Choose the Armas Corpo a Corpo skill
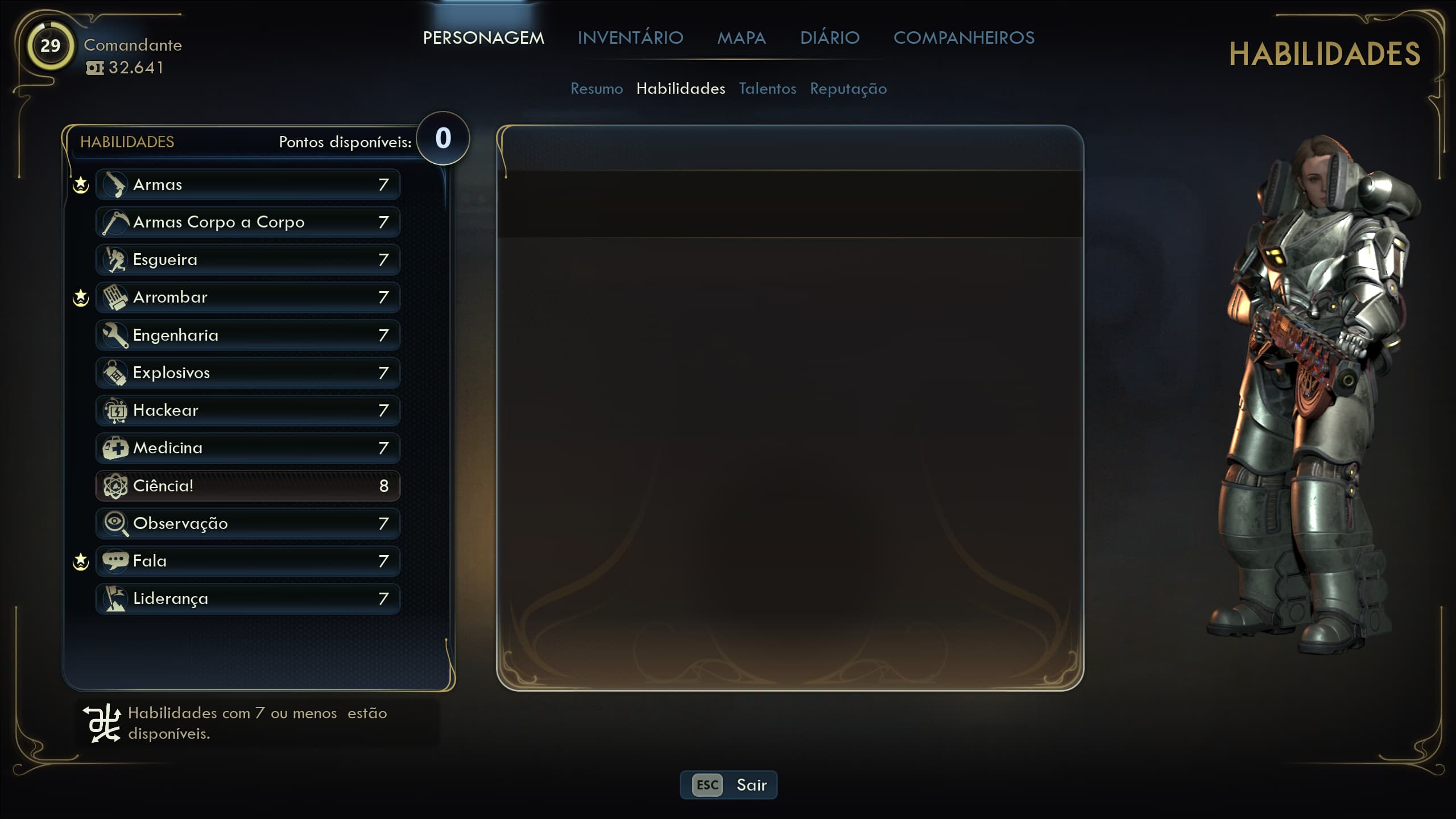This screenshot has width=1456, height=819. (248, 222)
